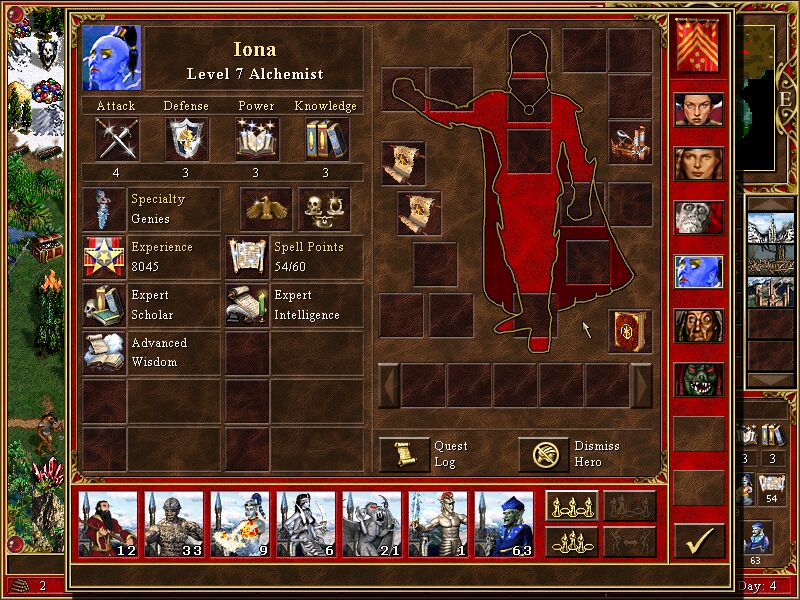Screen dimensions: 800x600
Task: Inspect the Genies specialty icon
Action: click(104, 209)
